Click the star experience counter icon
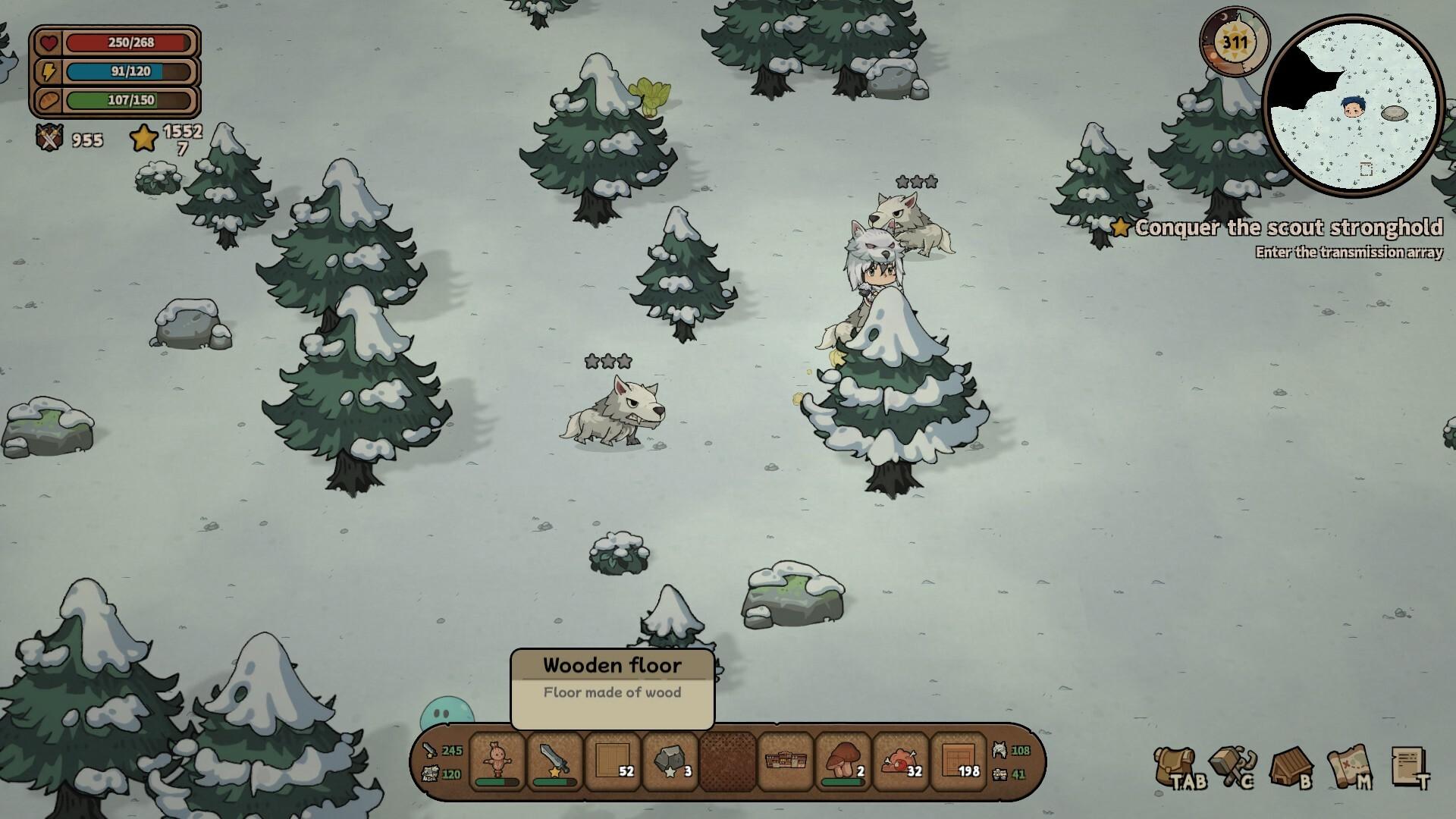Viewport: 1456px width, 819px height. pos(142,138)
